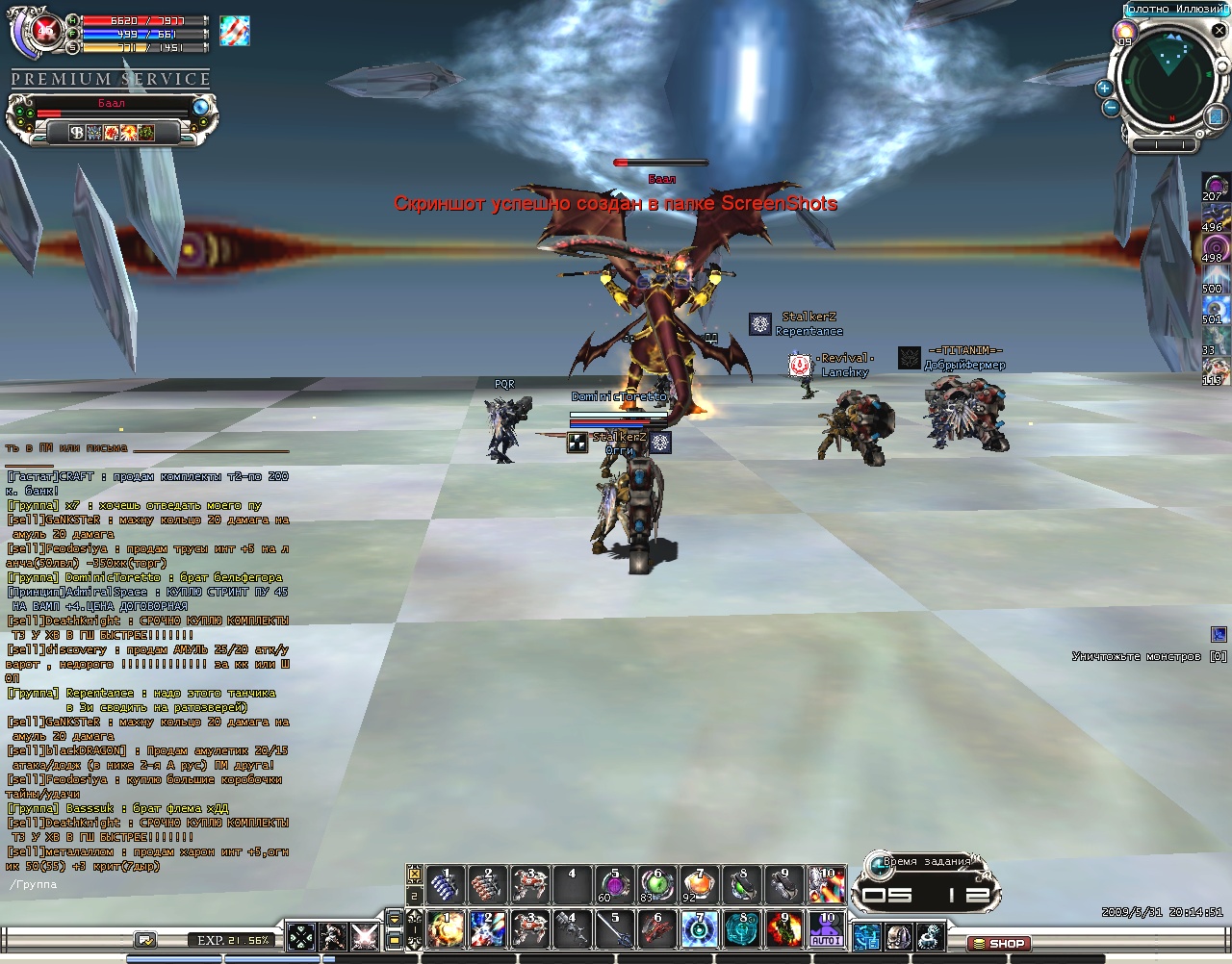This screenshot has height=964, width=1232.
Task: Zoom out the minimap with minus button
Action: click(1111, 108)
